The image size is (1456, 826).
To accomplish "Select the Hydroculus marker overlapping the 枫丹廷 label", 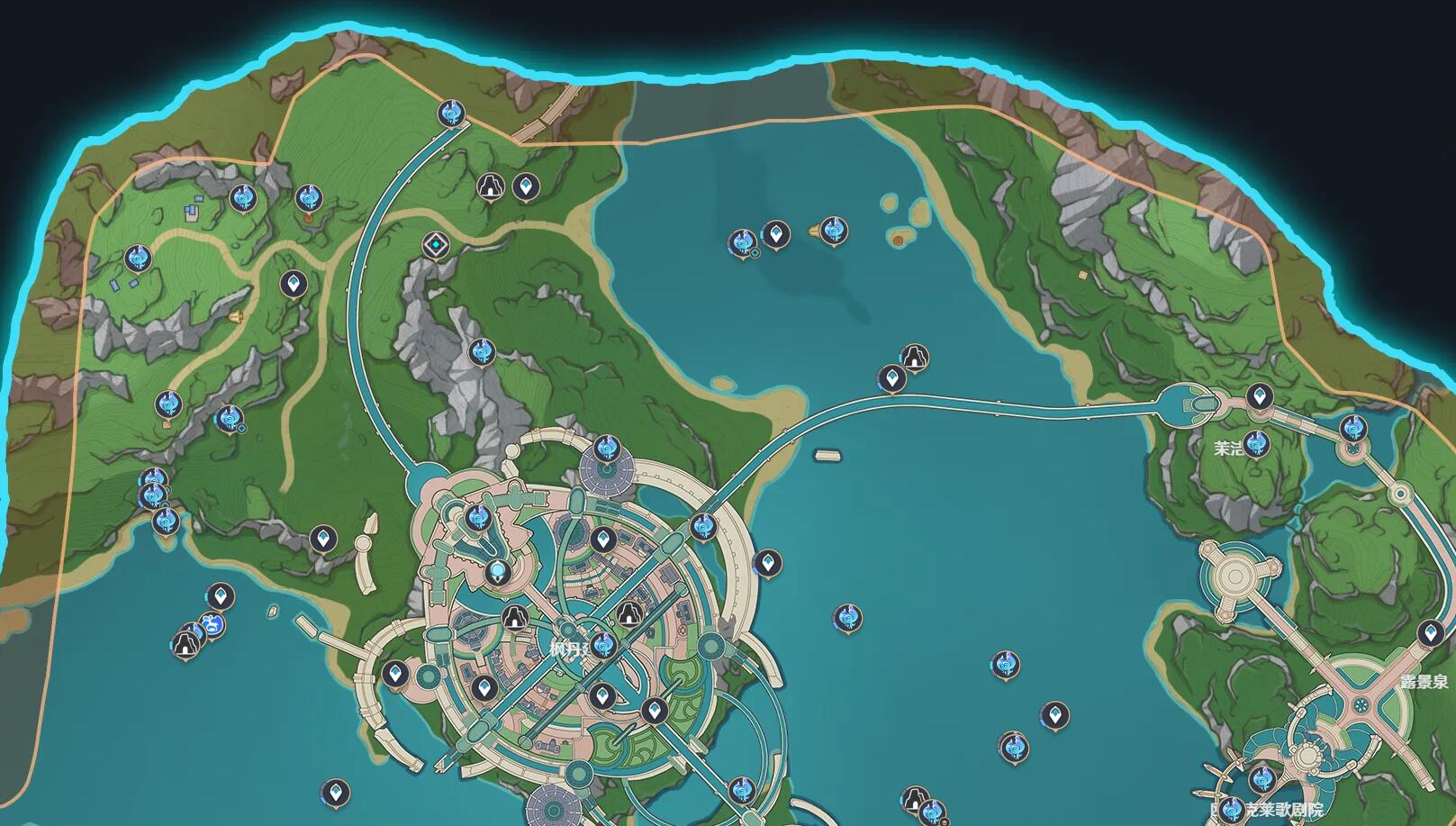I will click(603, 644).
